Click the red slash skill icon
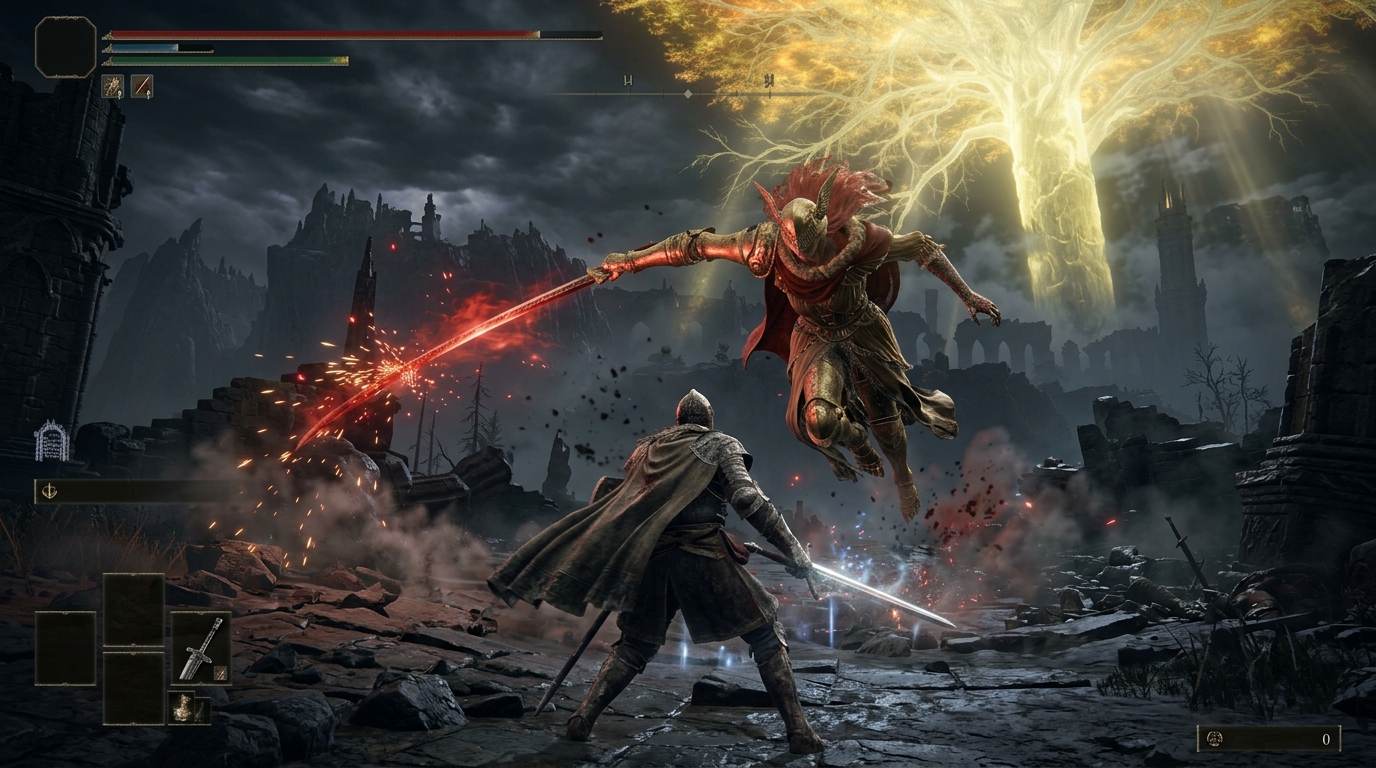Viewport: 1376px width, 768px height. pyautogui.click(x=142, y=86)
